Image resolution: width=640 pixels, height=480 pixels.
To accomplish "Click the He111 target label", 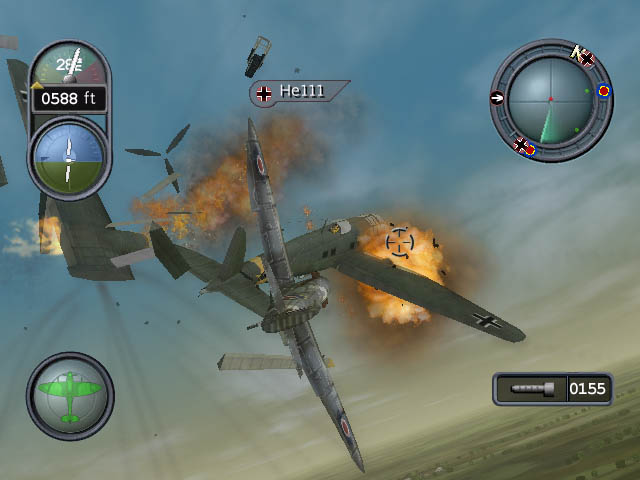I will (x=299, y=92).
